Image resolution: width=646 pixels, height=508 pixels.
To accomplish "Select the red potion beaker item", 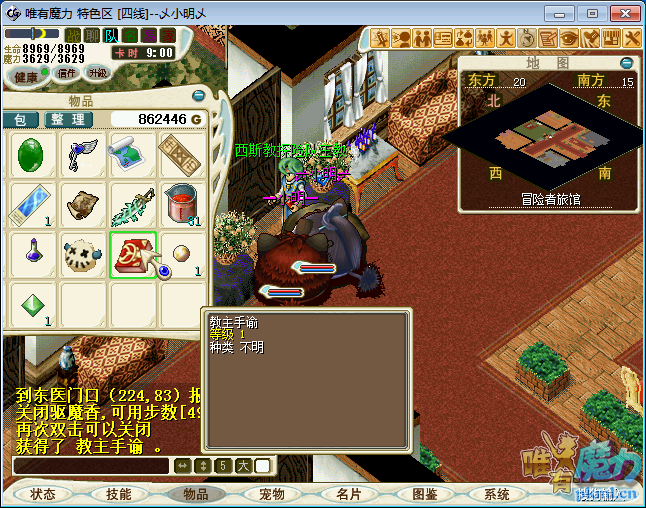I will tap(181, 204).
